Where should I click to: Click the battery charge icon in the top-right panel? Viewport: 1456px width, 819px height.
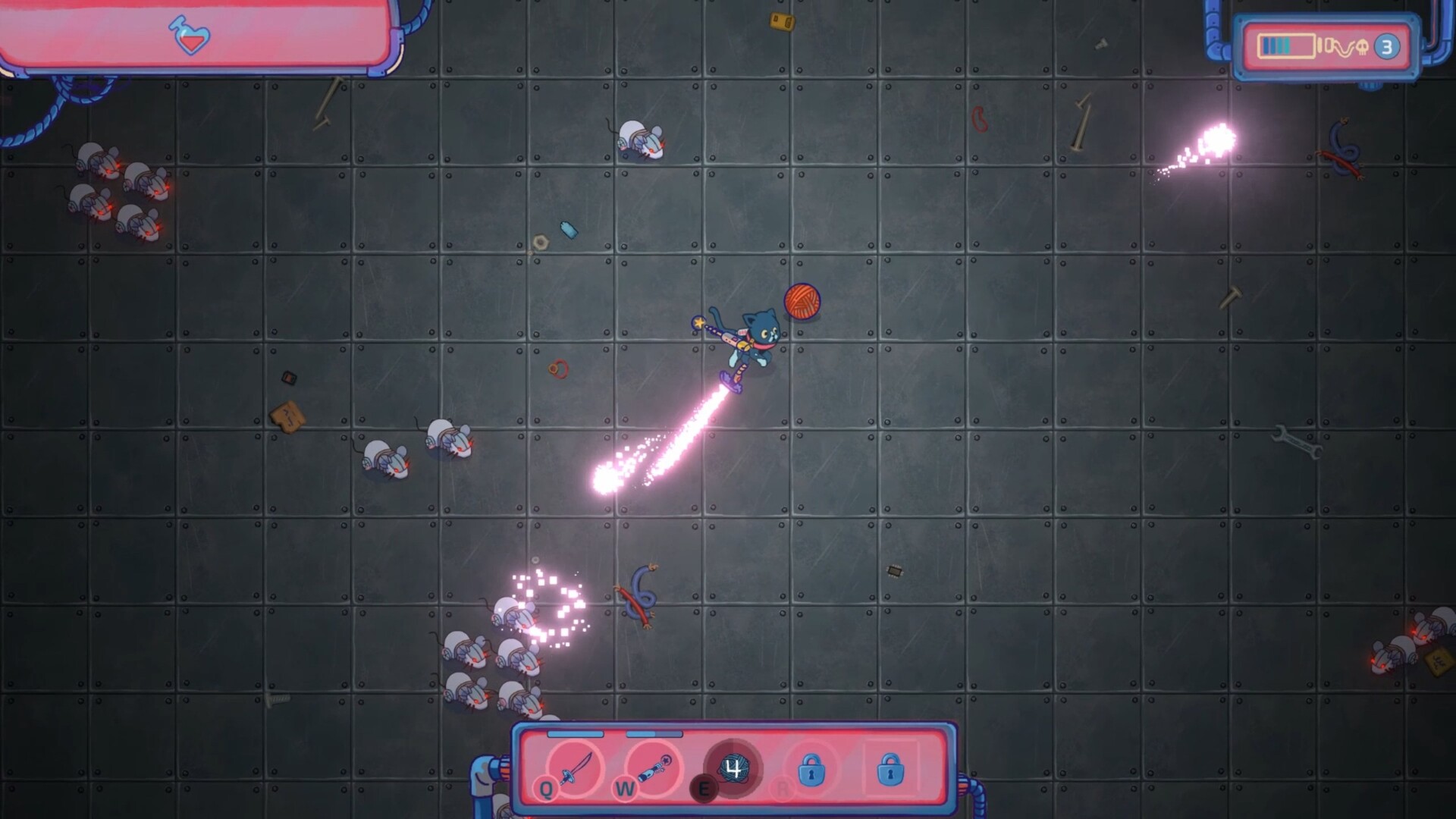click(x=1285, y=47)
